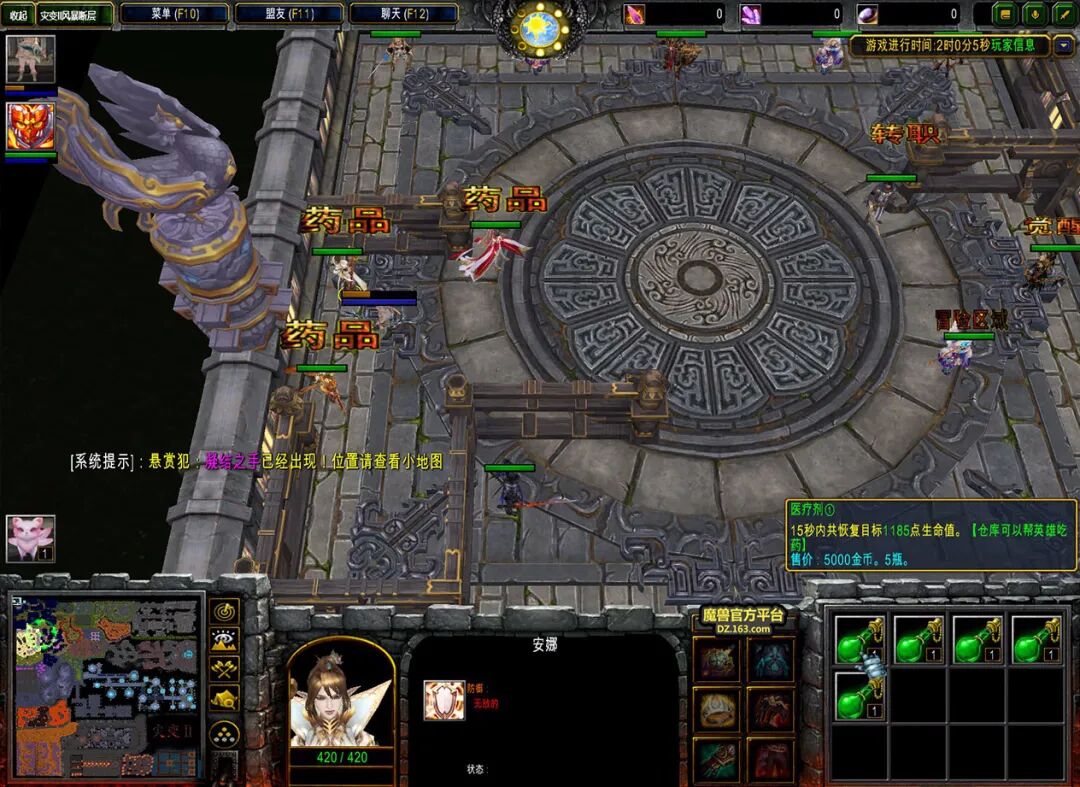Click the armor shield icon in the unit info panel
The width and height of the screenshot is (1080, 787).
pos(443,700)
